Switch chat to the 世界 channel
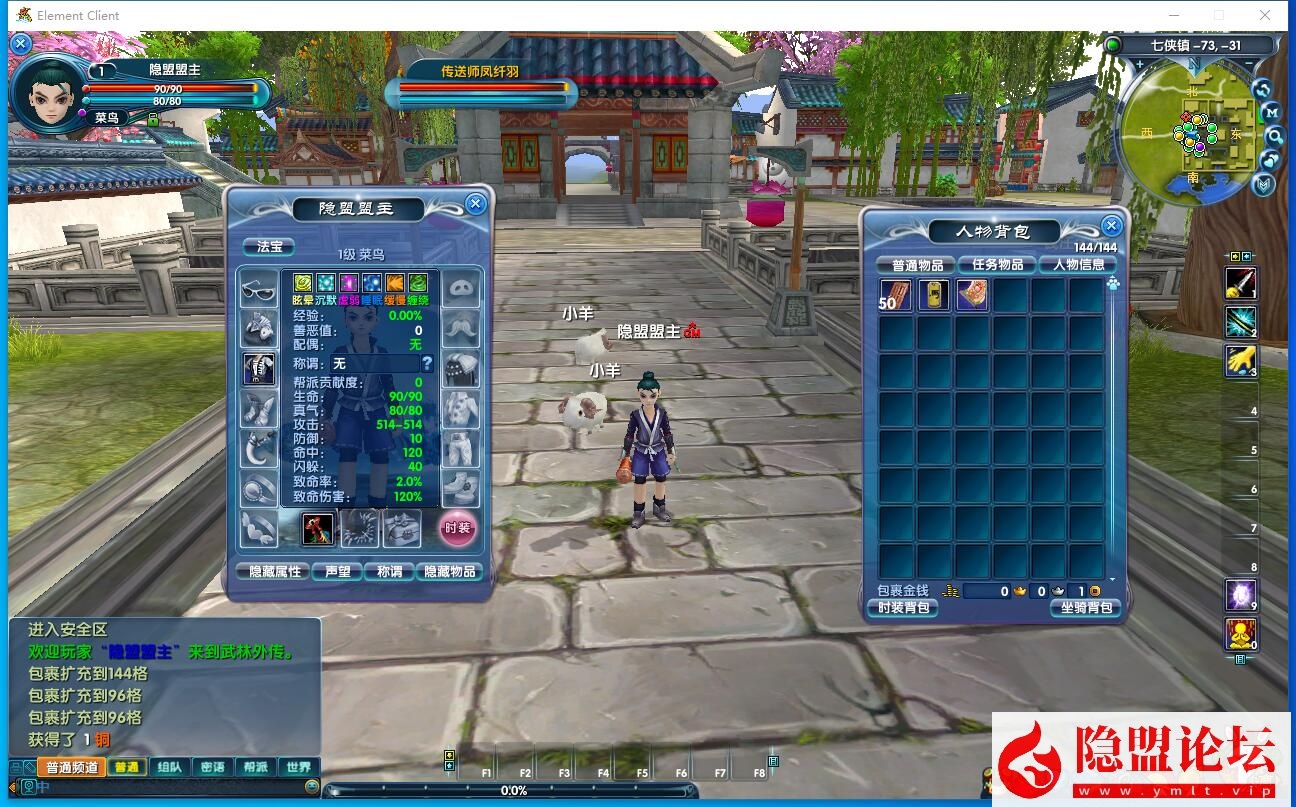The image size is (1296, 807). click(298, 768)
